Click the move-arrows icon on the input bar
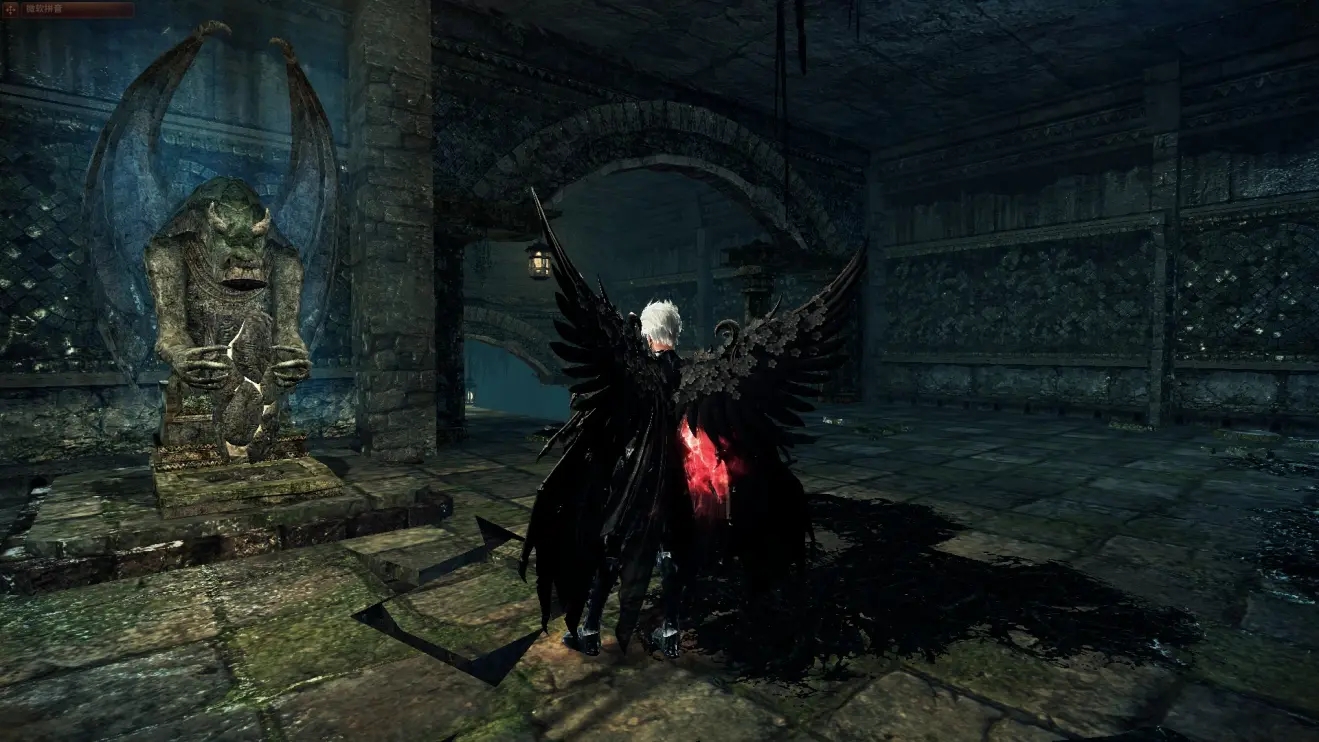 tap(11, 10)
